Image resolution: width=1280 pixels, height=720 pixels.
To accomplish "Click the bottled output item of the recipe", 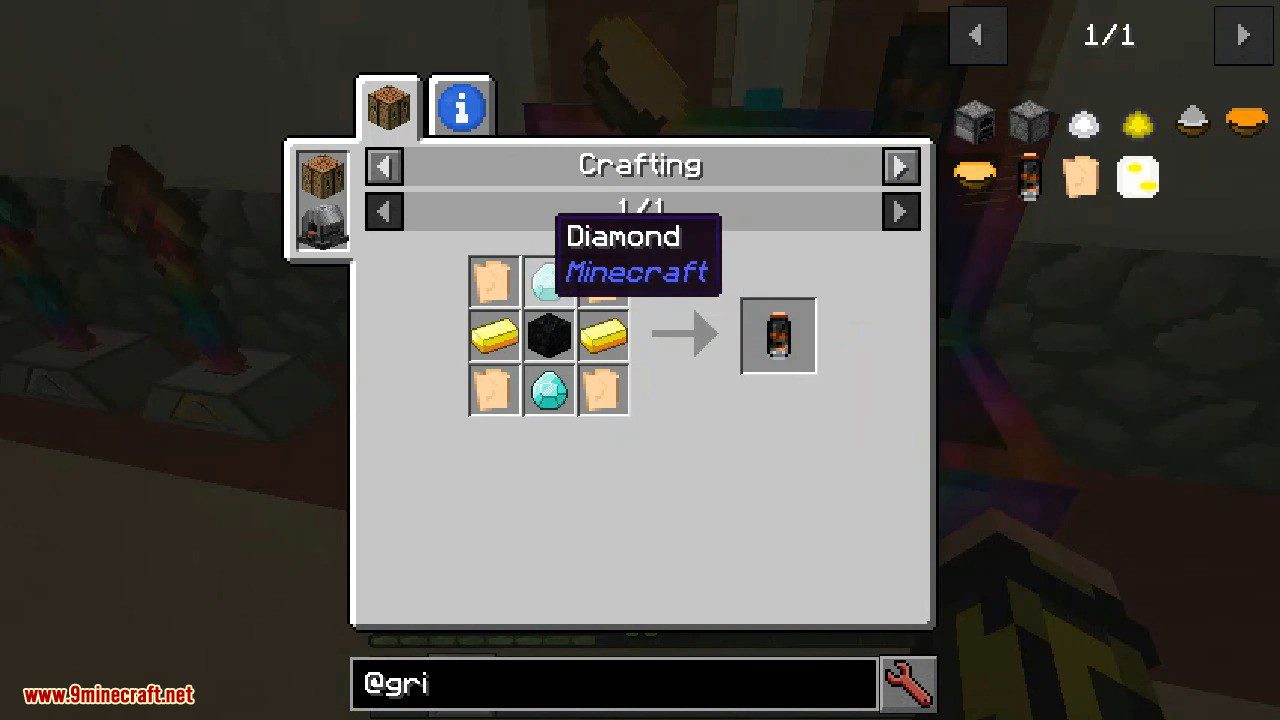I will click(778, 335).
